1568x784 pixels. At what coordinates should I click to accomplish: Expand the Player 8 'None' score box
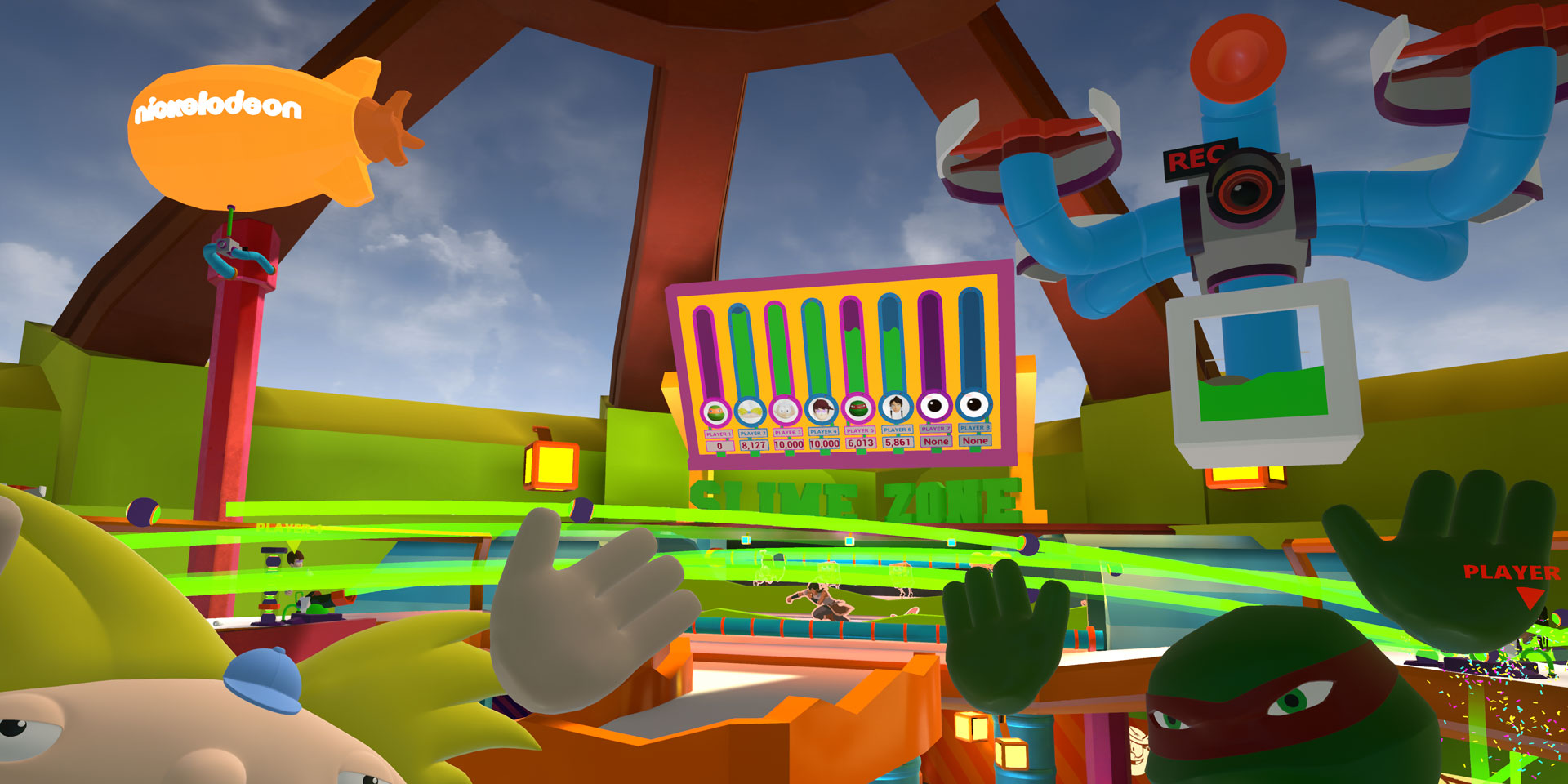[x=977, y=442]
